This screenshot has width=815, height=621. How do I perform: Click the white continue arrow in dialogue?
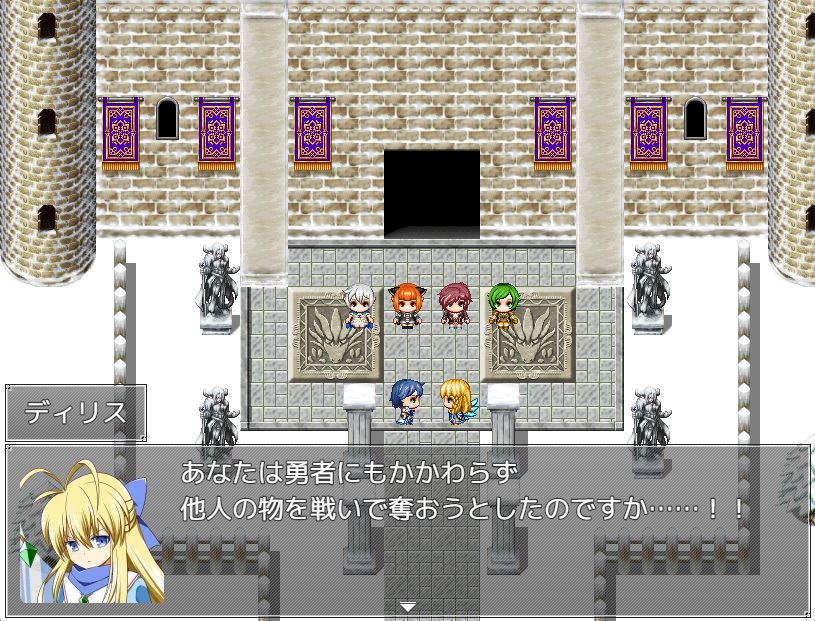pos(407,606)
